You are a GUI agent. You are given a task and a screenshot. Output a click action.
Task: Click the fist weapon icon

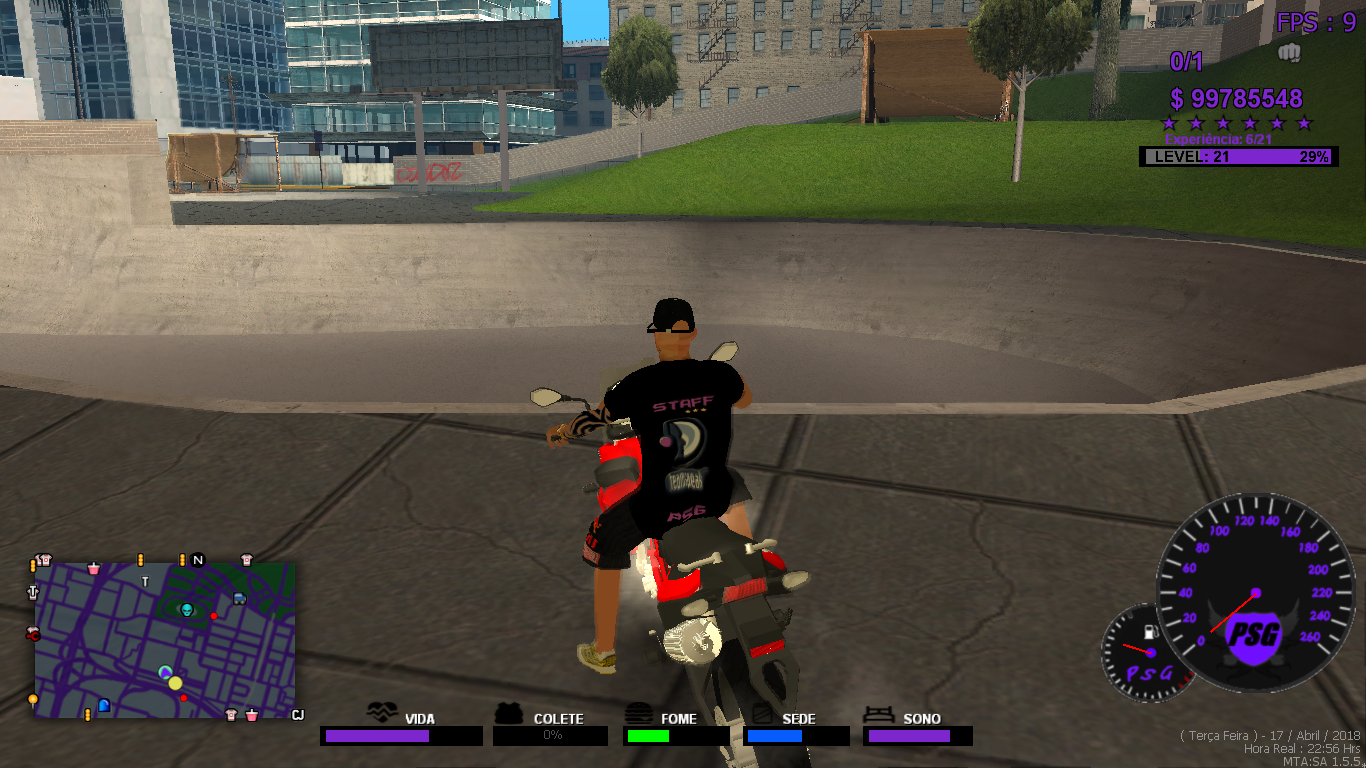tap(1288, 52)
